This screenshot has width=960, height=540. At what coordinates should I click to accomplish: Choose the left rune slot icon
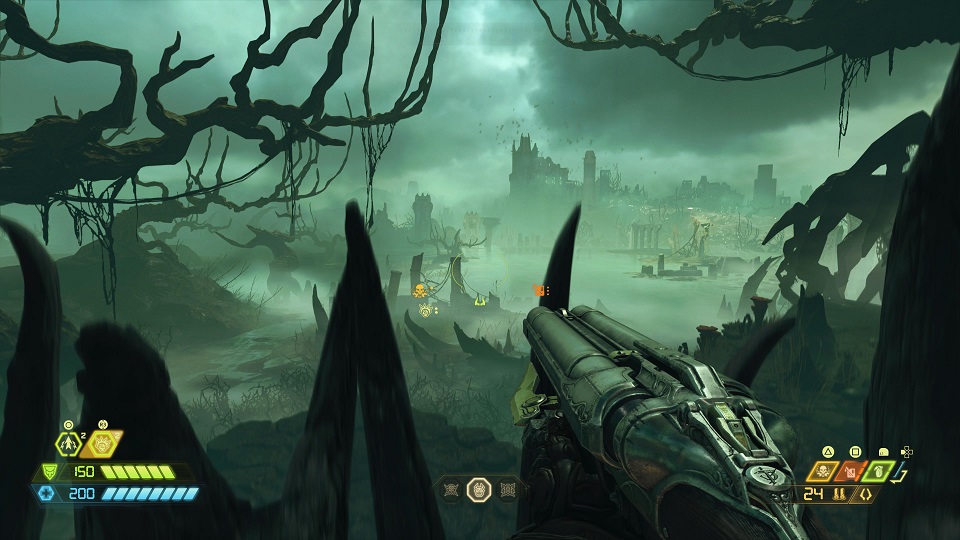click(x=451, y=490)
